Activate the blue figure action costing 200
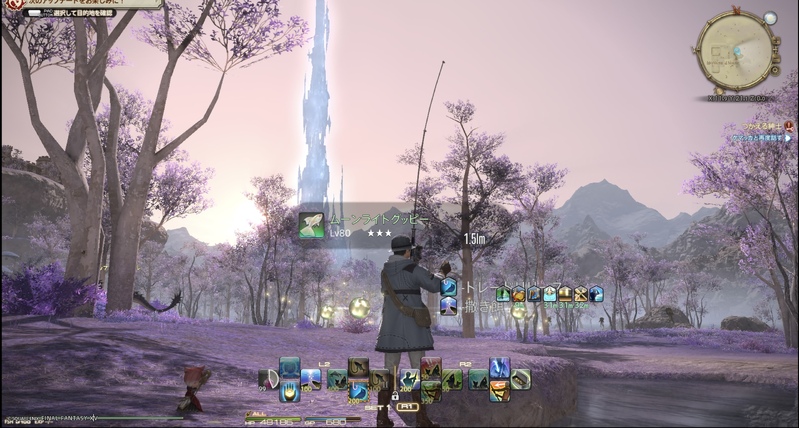This screenshot has width=799, height=428. tap(410, 380)
